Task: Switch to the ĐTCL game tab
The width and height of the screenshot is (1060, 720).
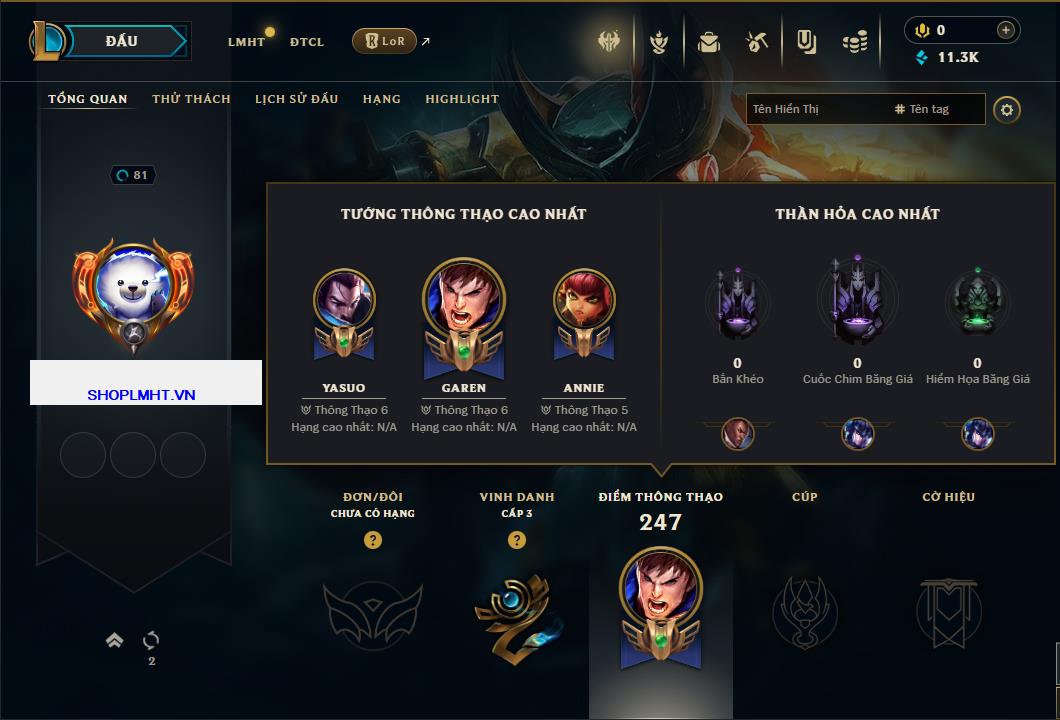Action: [x=307, y=42]
